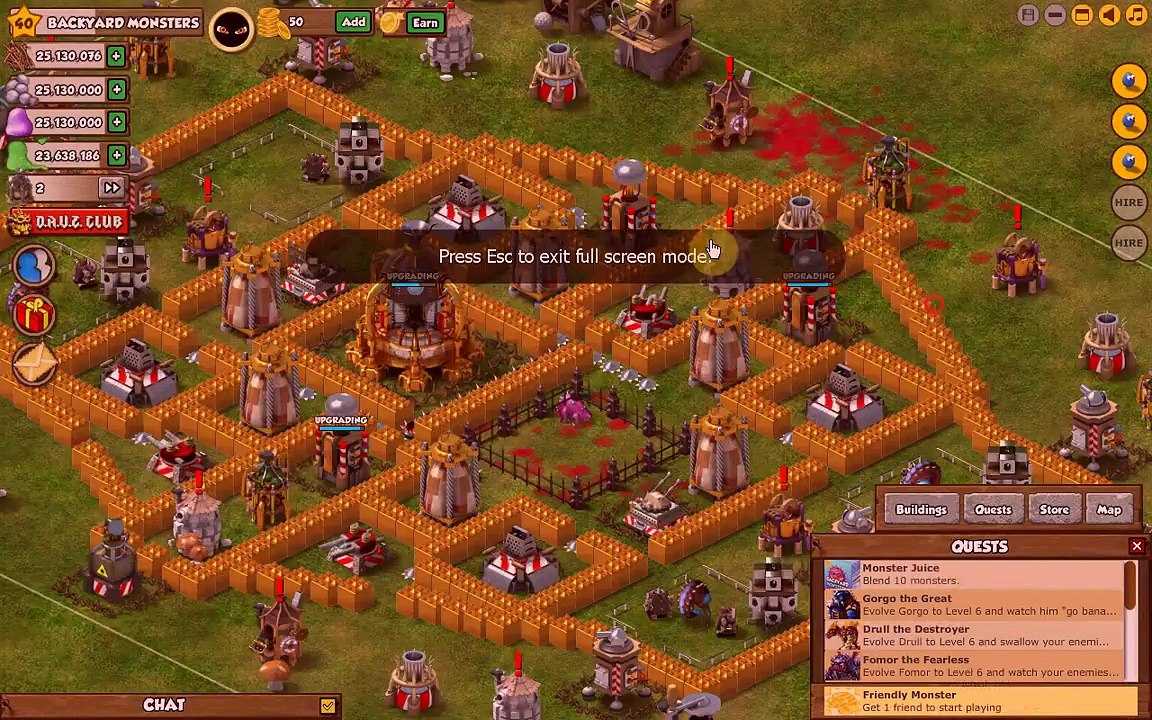Click the Add shiny button
The height and width of the screenshot is (720, 1152).
(x=353, y=22)
